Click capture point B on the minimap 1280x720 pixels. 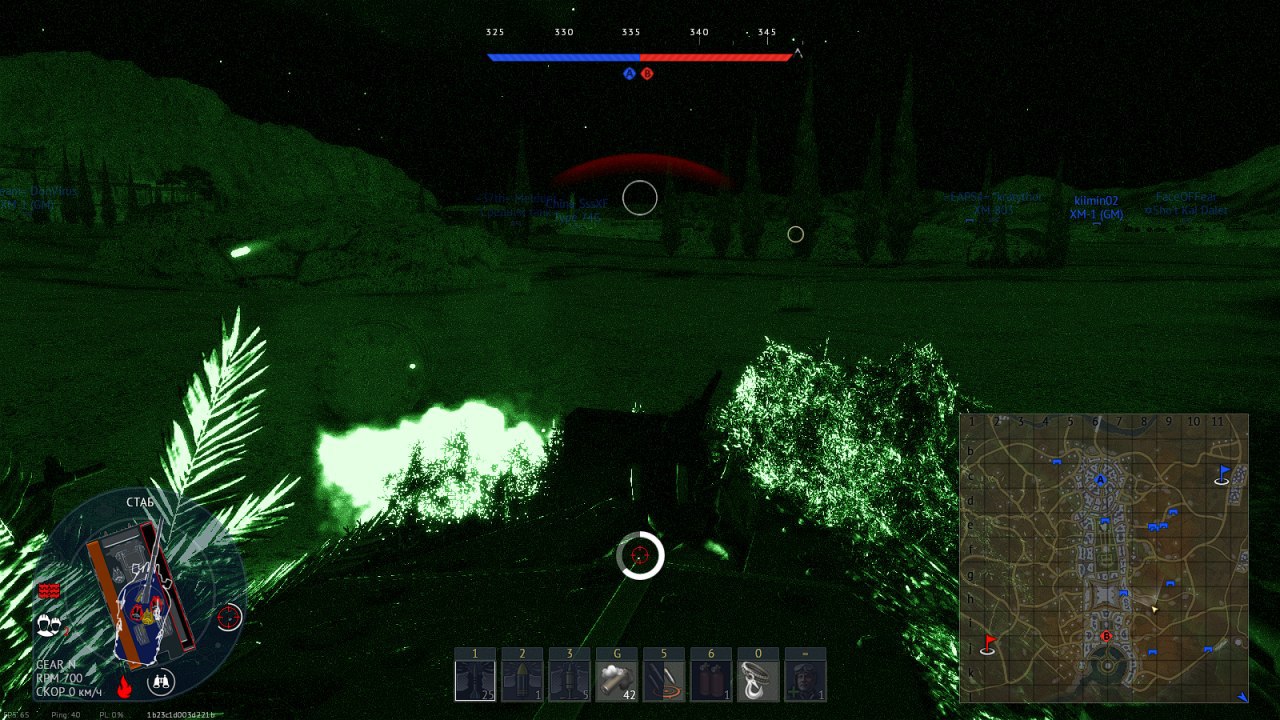point(1106,637)
